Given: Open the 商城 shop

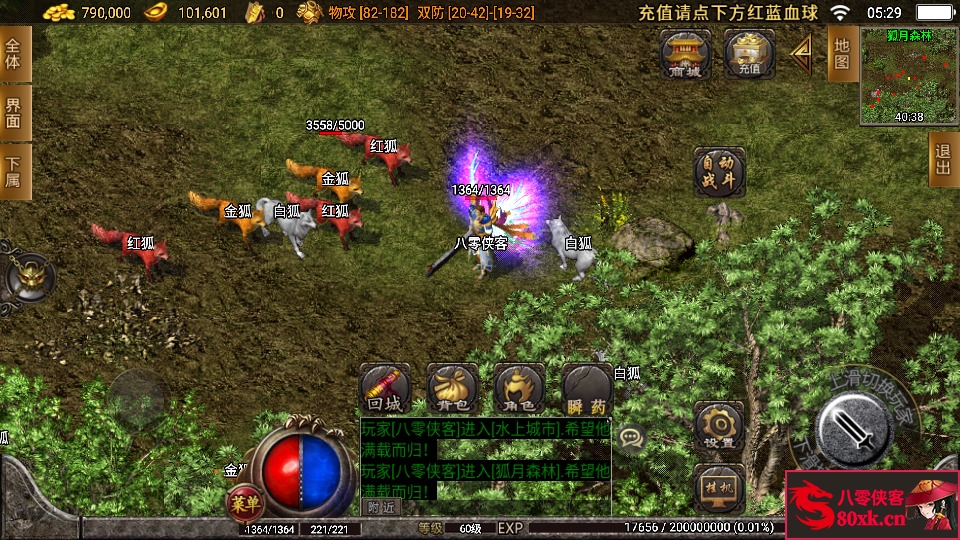Looking at the screenshot, I should (x=685, y=53).
